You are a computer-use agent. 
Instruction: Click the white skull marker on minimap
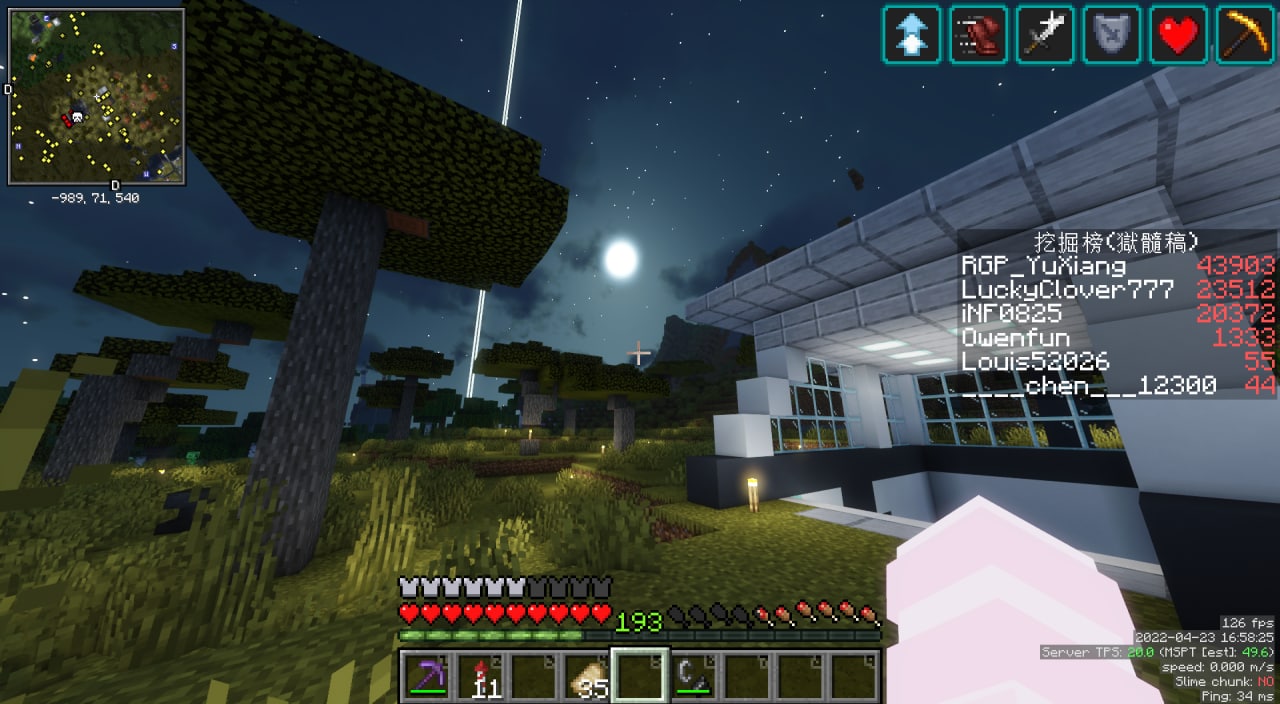pos(79,117)
